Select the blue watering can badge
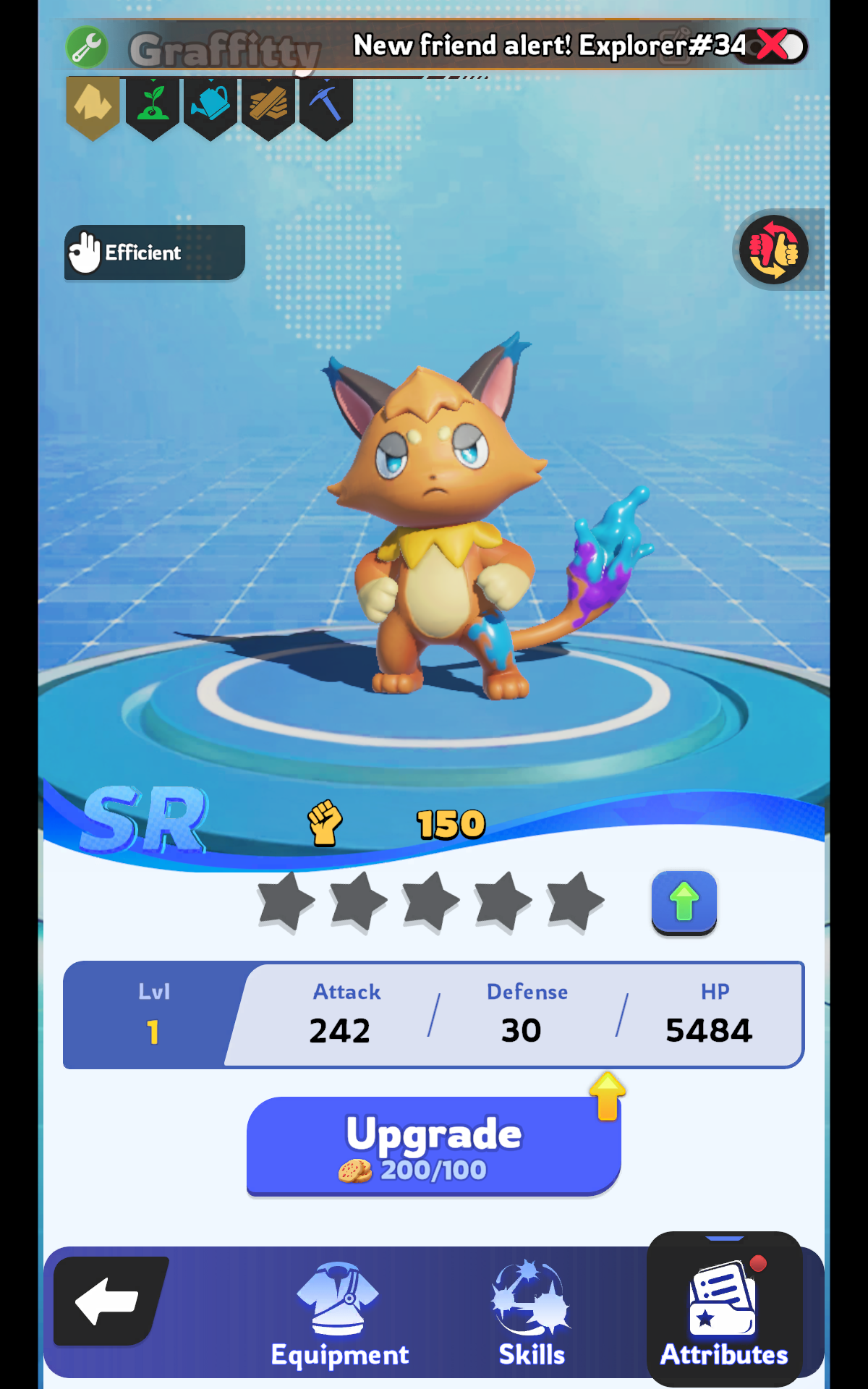This screenshot has height=1389, width=868. (210, 106)
